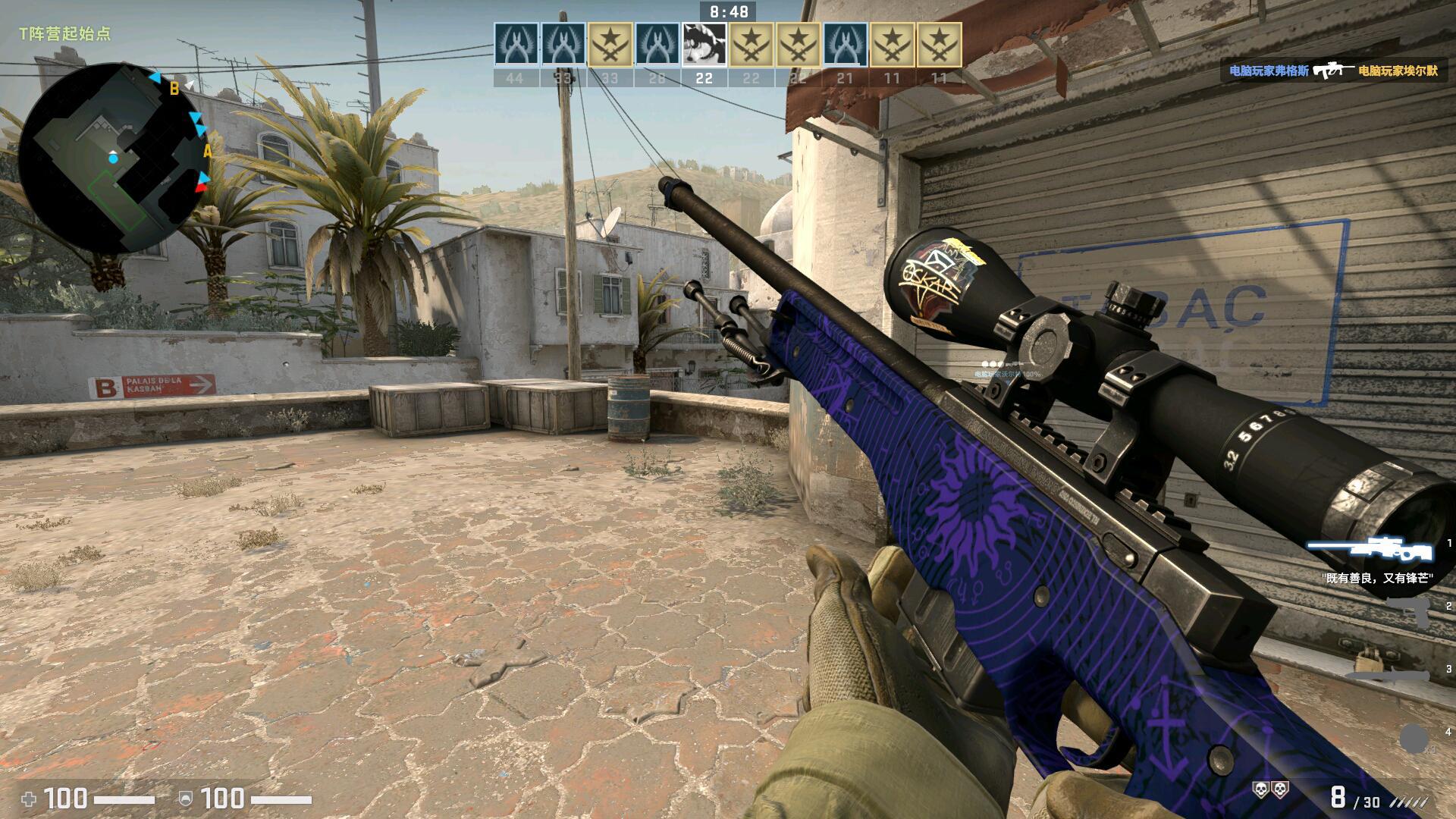
Task: Click the SMG weapon icon in the kill feed
Action: (x=1335, y=72)
